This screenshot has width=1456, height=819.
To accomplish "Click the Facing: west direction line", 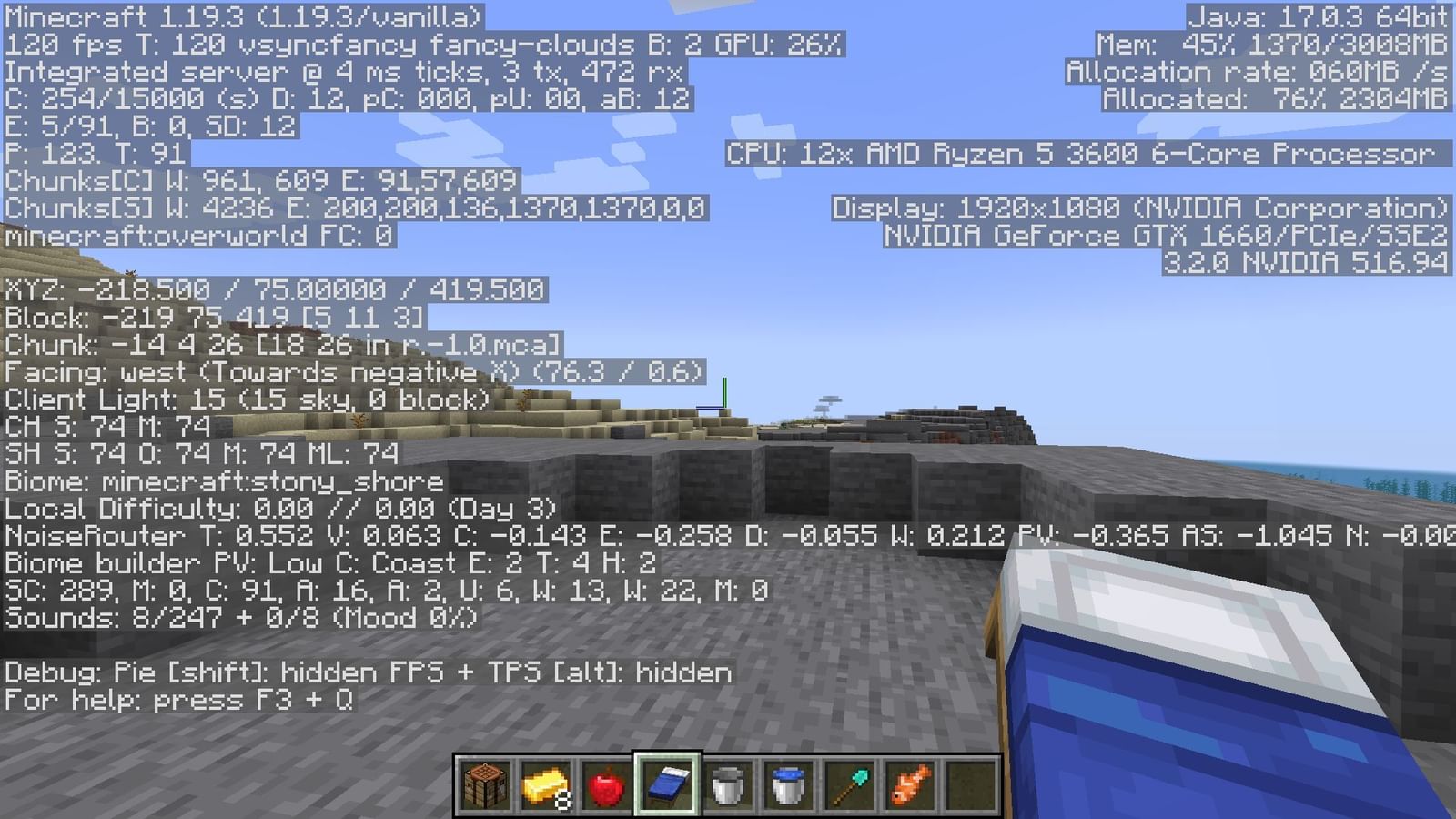I will (350, 370).
